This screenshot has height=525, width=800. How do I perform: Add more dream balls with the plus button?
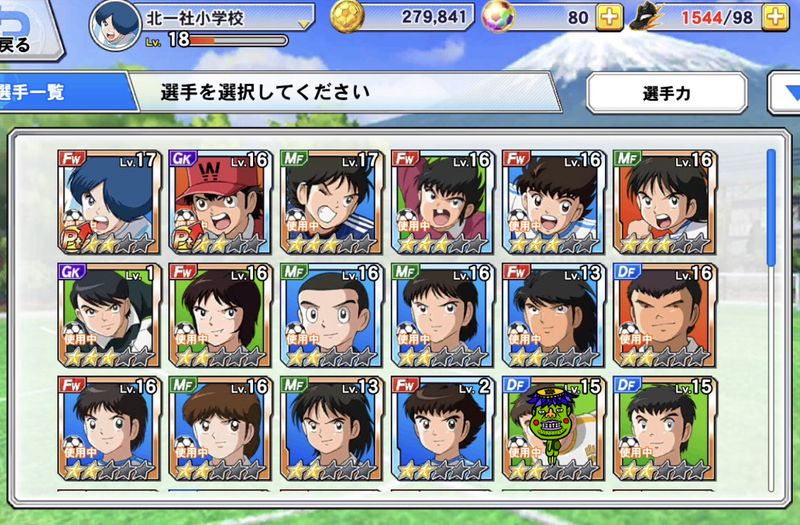(x=609, y=17)
